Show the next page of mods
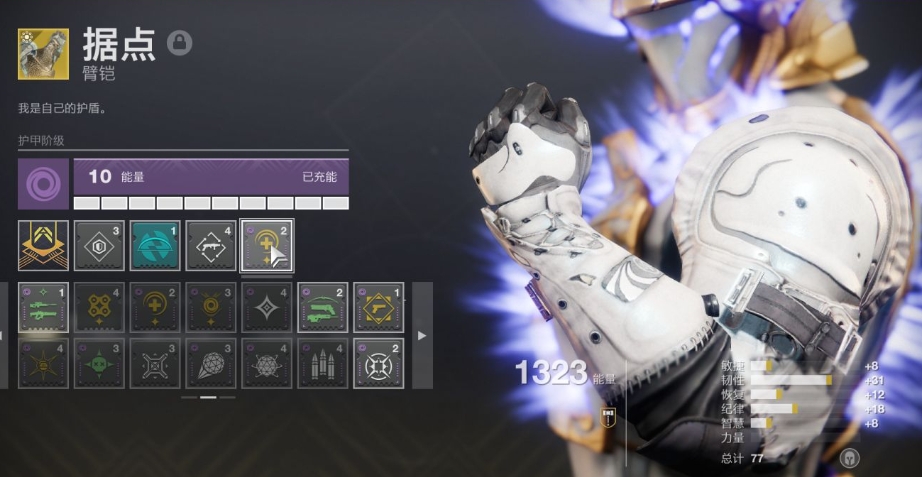The image size is (922, 477). click(x=422, y=335)
